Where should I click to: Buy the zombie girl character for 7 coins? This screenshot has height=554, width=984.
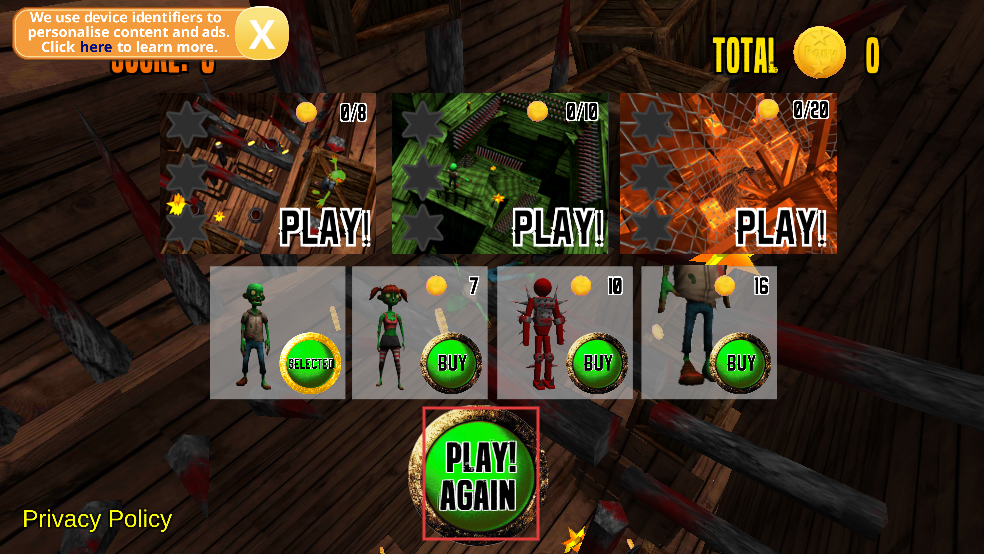pos(452,362)
